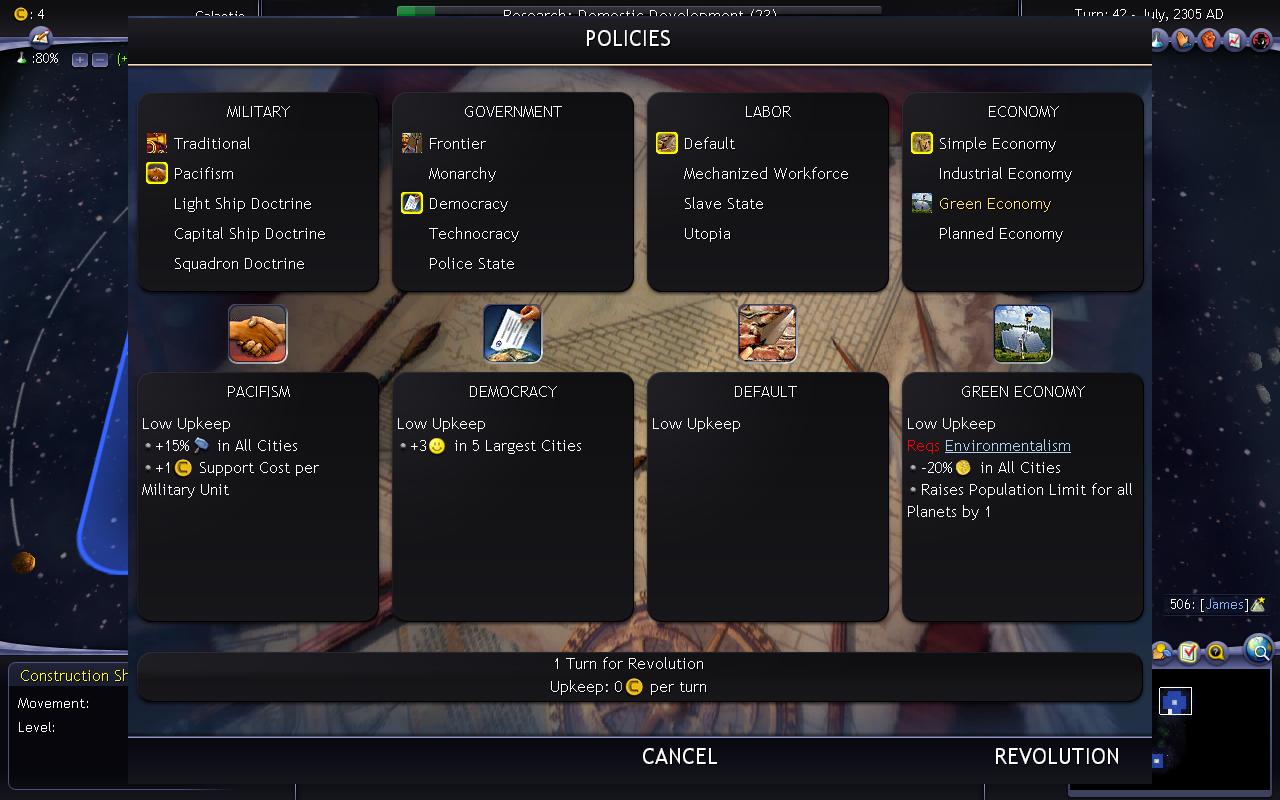Choose the Utopia labor policy
The height and width of the screenshot is (800, 1280).
coord(707,234)
